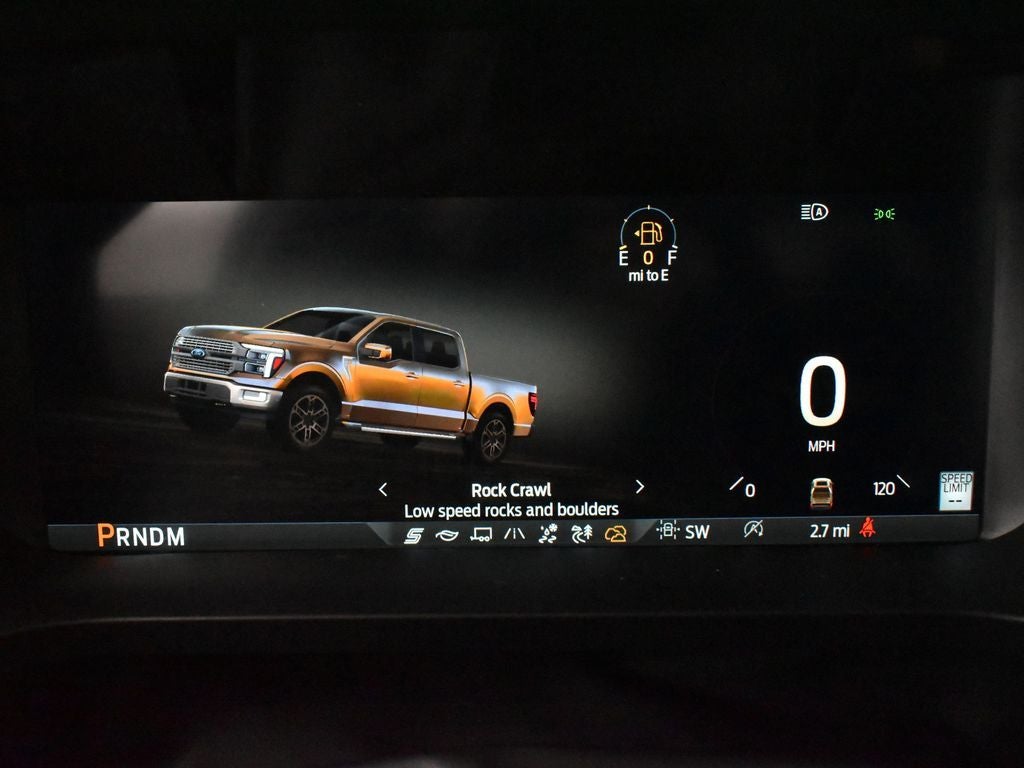Click the red seatbelt warning icon
This screenshot has height=768, width=1024.
coord(867,530)
